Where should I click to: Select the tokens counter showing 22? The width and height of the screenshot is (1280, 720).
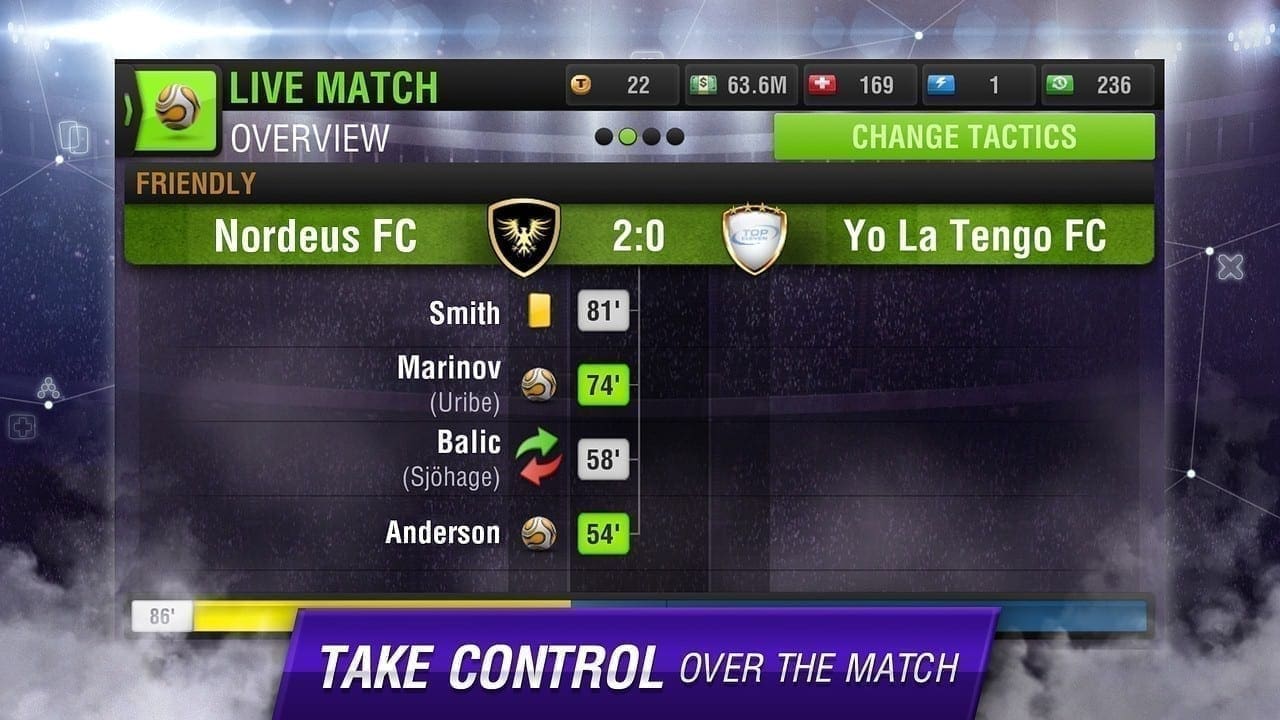click(622, 86)
